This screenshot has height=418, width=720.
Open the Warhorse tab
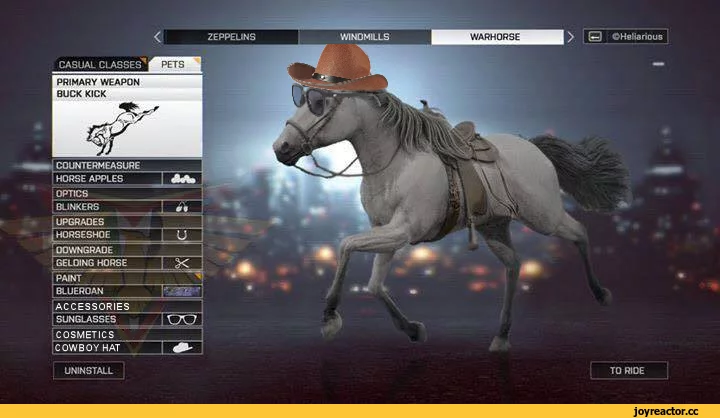pyautogui.click(x=496, y=37)
